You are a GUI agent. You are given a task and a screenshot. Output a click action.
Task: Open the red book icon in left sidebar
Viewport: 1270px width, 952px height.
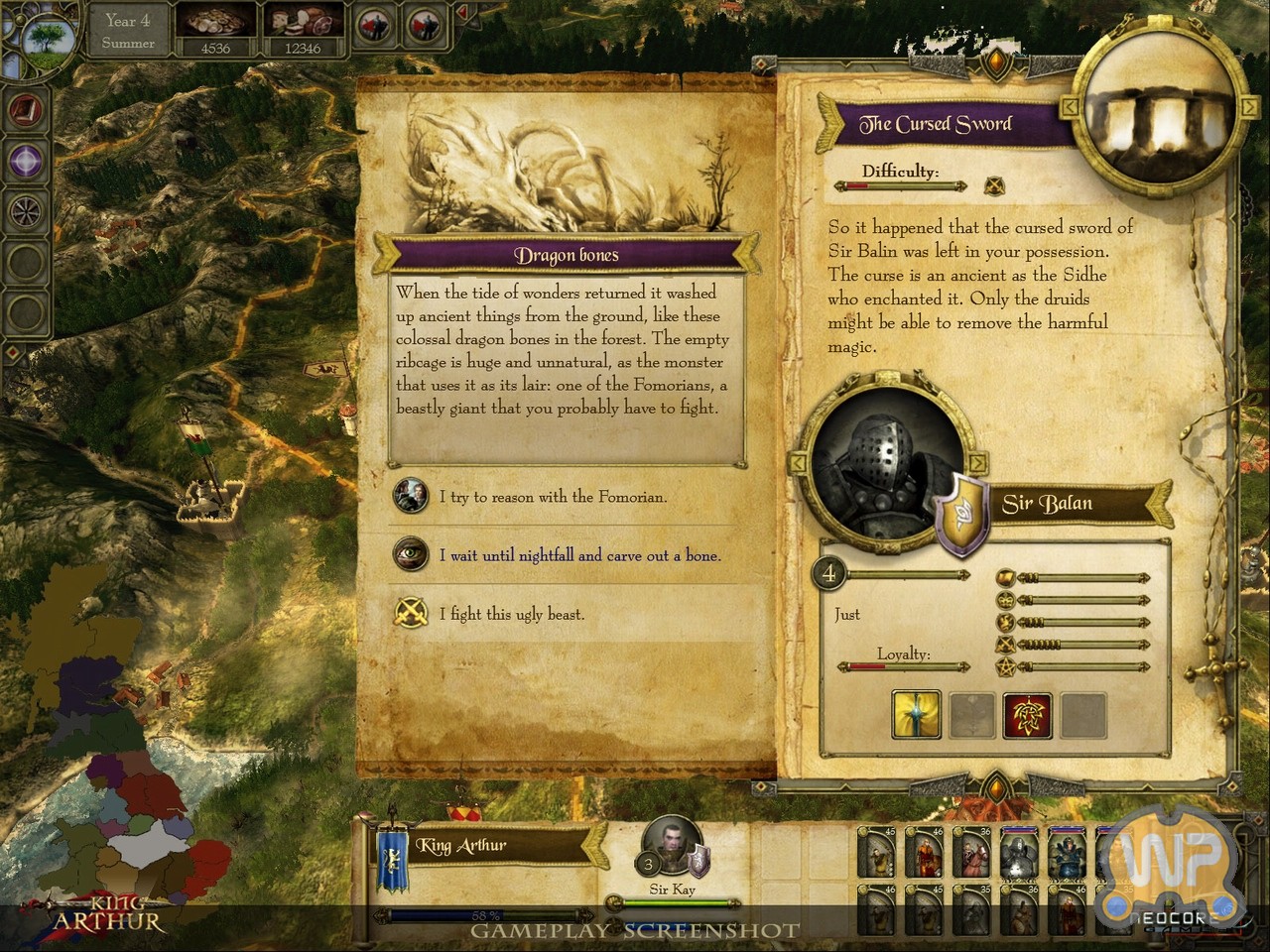pyautogui.click(x=26, y=110)
